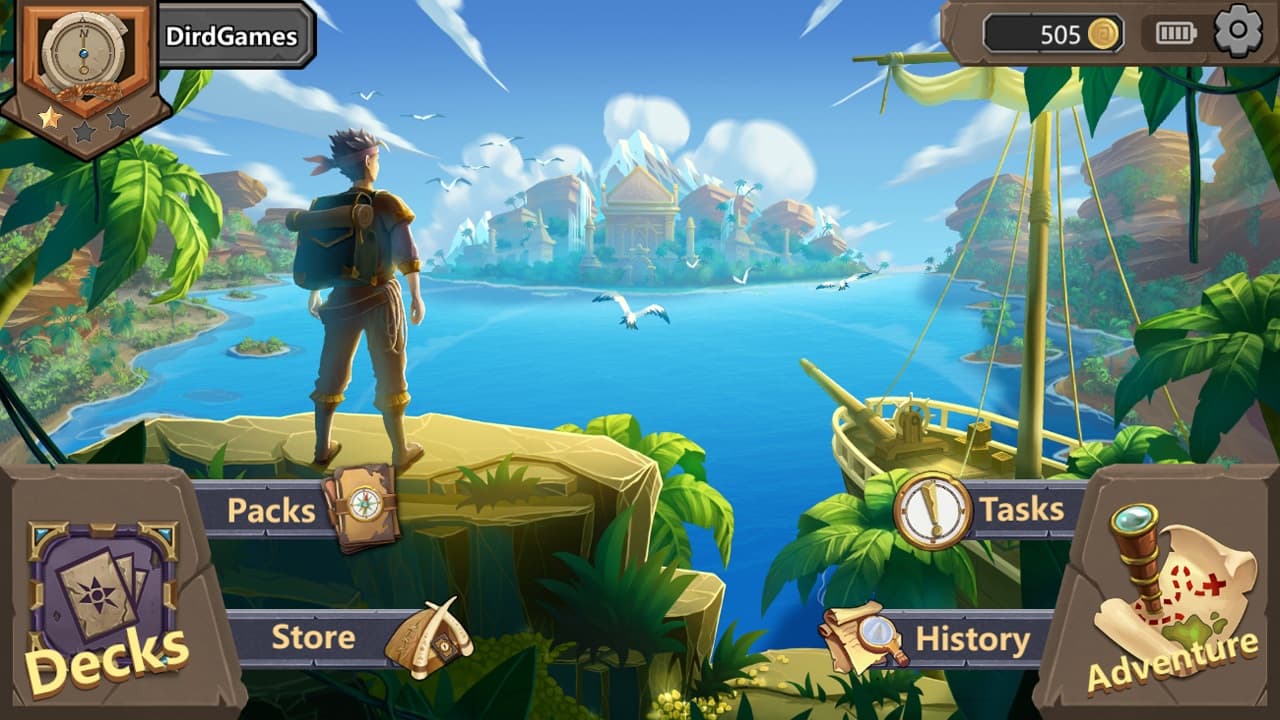The image size is (1280, 720).
Task: Open settings with the gear icon
Action: (1238, 33)
